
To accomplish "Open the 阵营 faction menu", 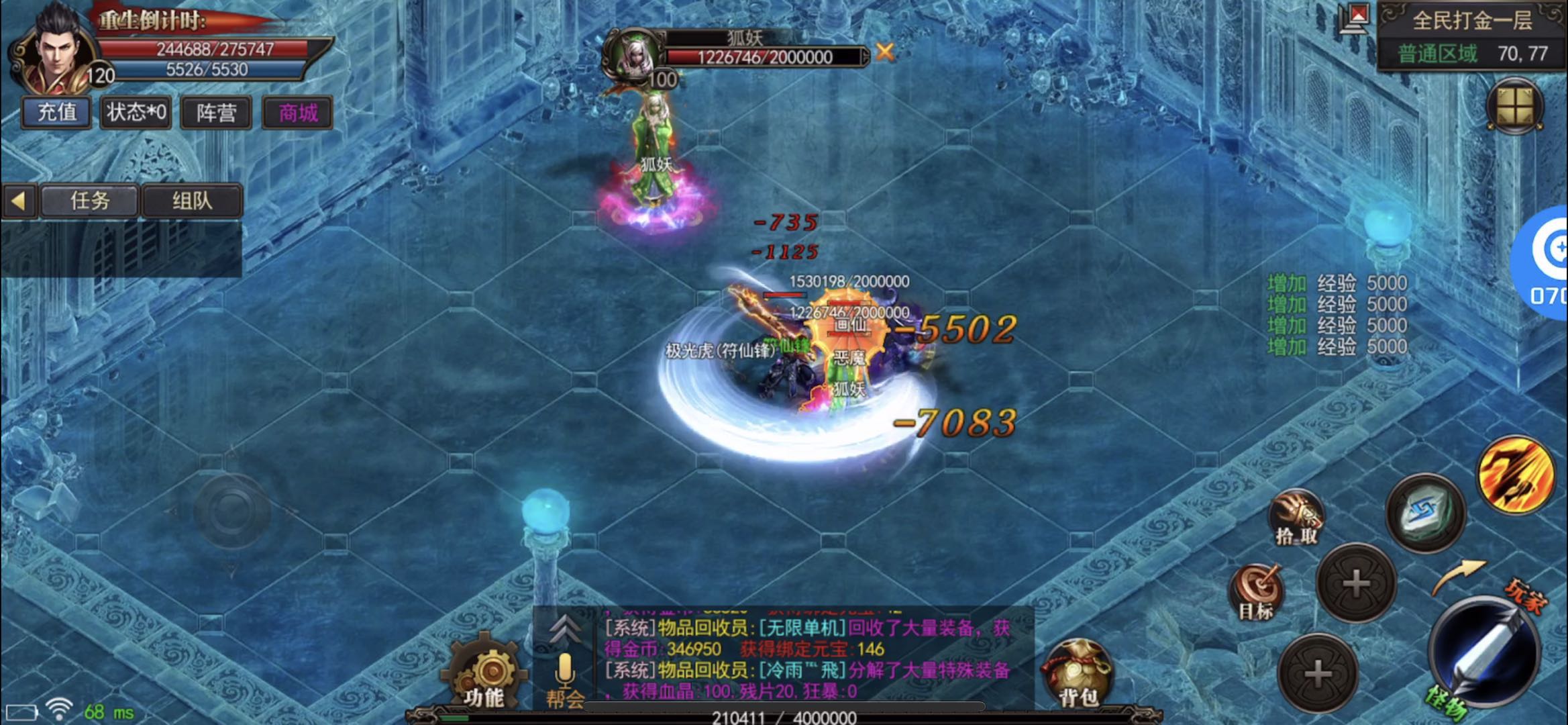I will pyautogui.click(x=216, y=112).
